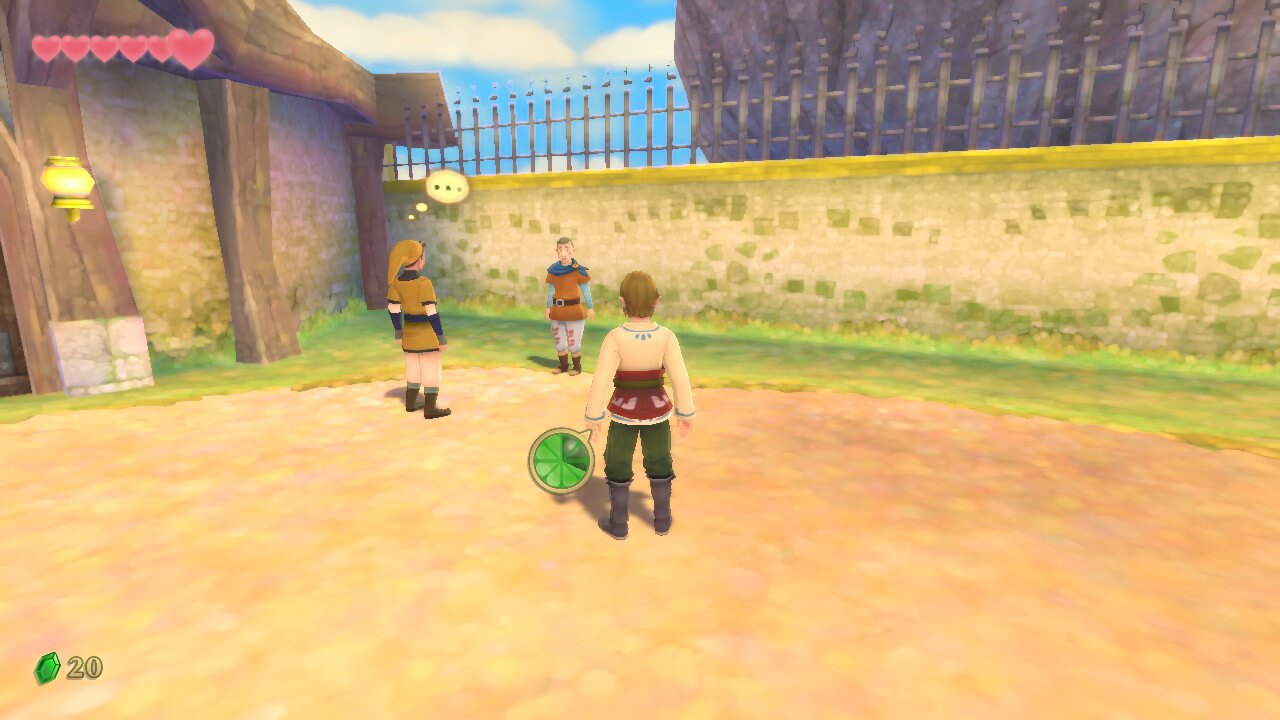Click the ellipsis speech bubble icon
This screenshot has width=1280, height=720.
[x=447, y=187]
